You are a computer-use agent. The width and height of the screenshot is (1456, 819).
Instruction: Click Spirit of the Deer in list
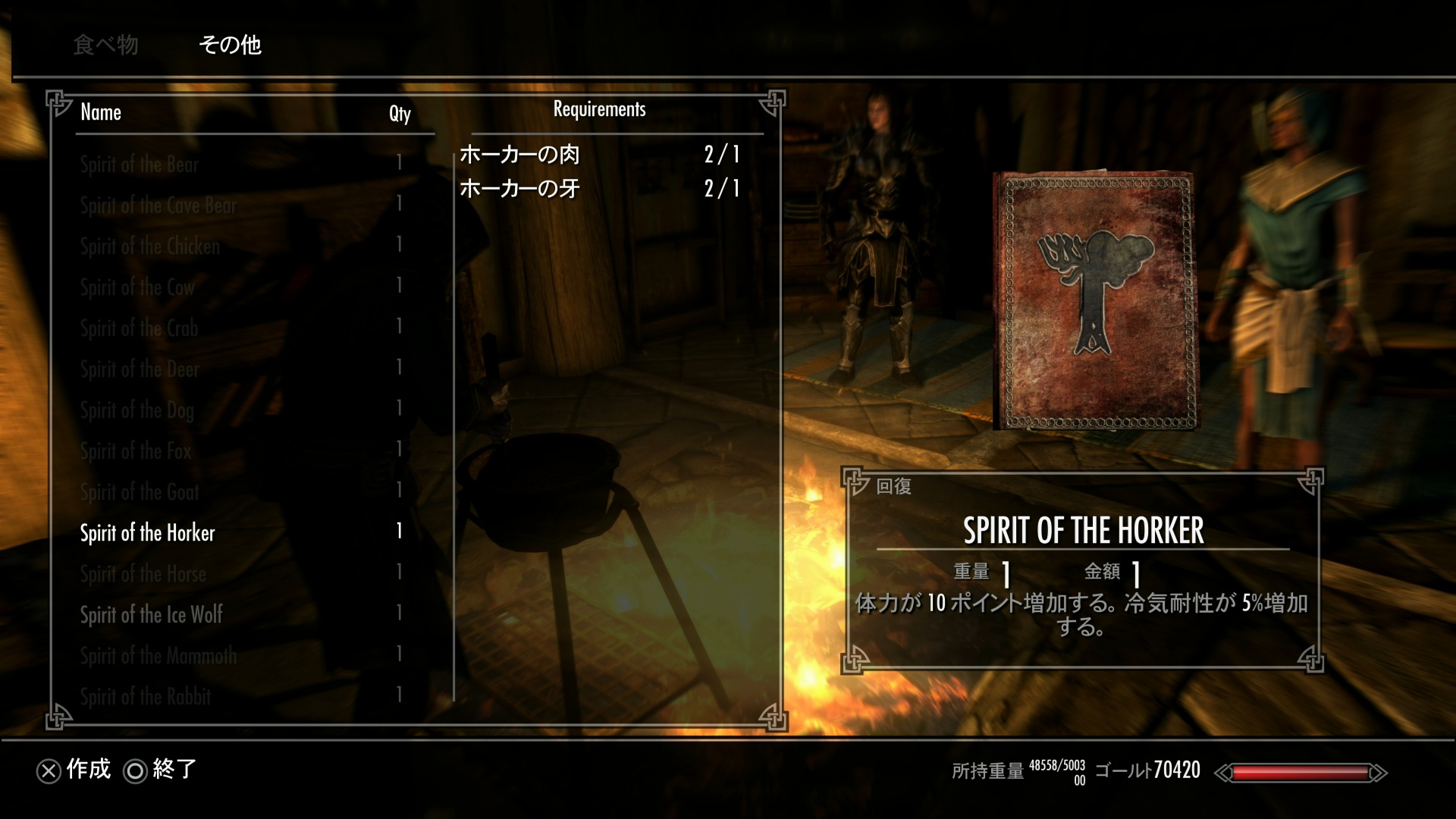(140, 369)
